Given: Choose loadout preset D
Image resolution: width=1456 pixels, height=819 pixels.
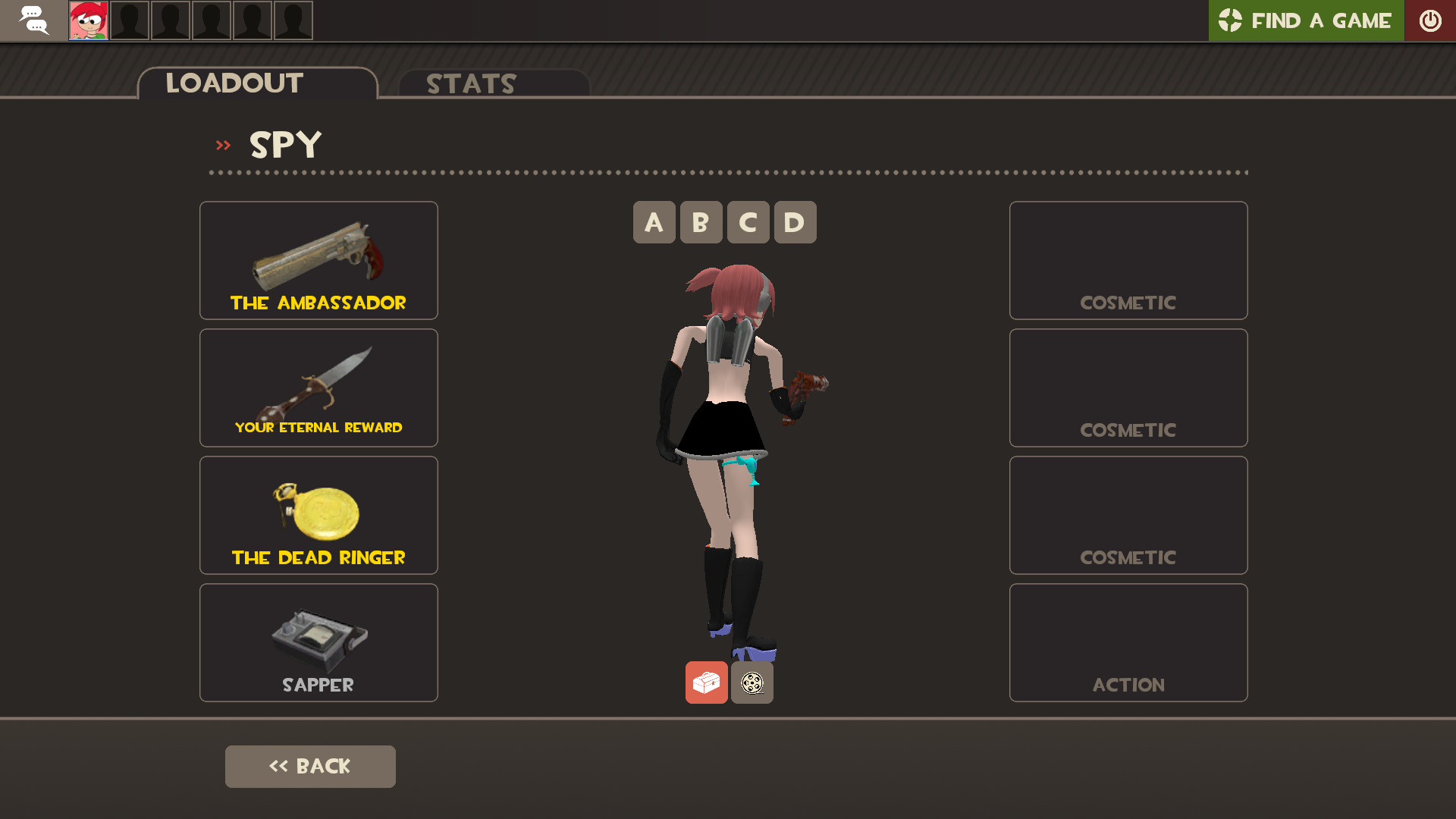Looking at the screenshot, I should 795,222.
